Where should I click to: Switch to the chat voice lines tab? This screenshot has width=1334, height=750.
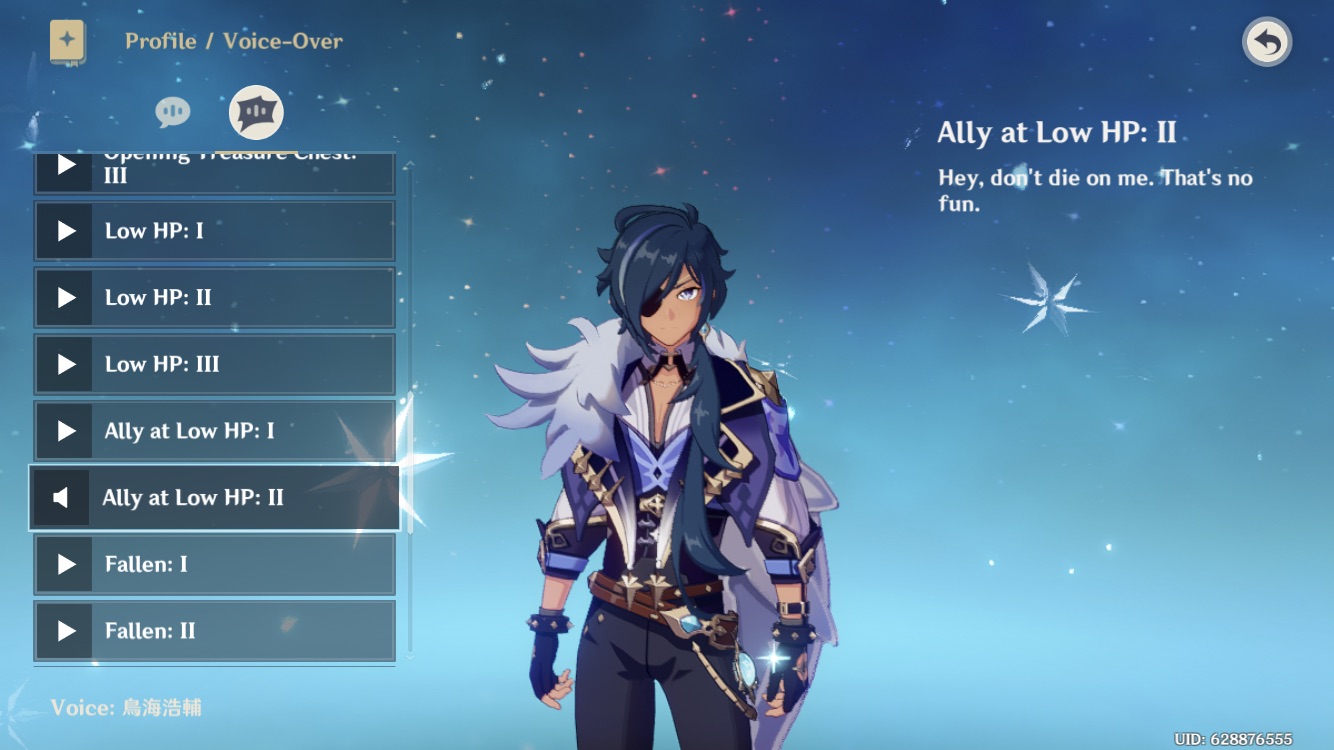tap(172, 112)
